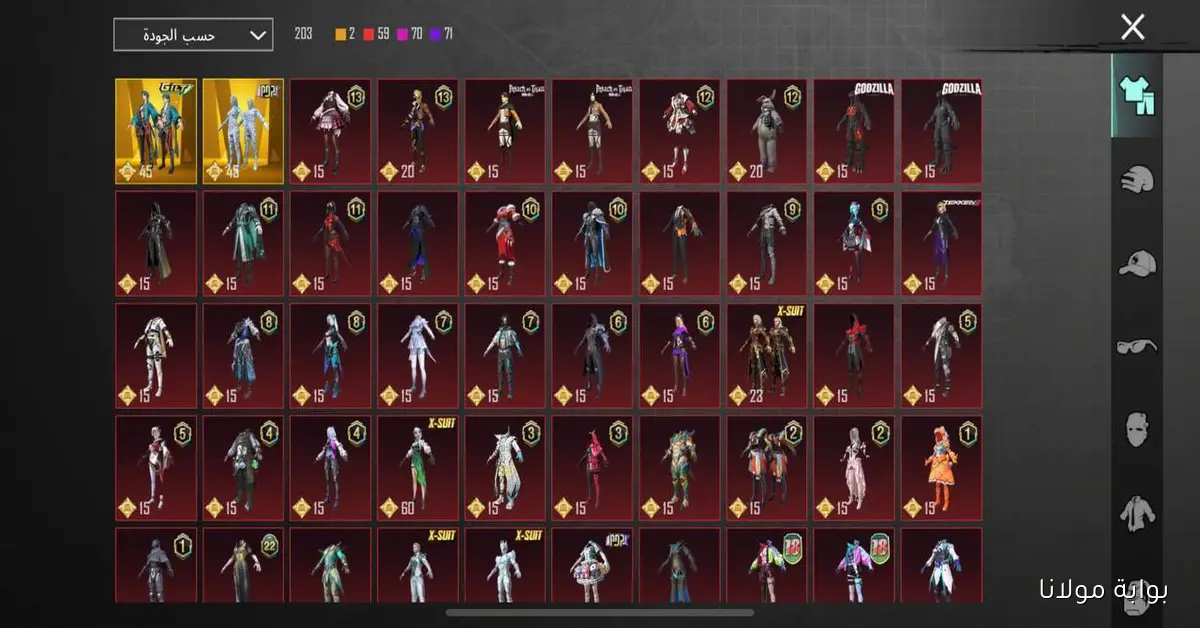
Task: Switch to the outfits category tab
Action: click(x=1137, y=97)
